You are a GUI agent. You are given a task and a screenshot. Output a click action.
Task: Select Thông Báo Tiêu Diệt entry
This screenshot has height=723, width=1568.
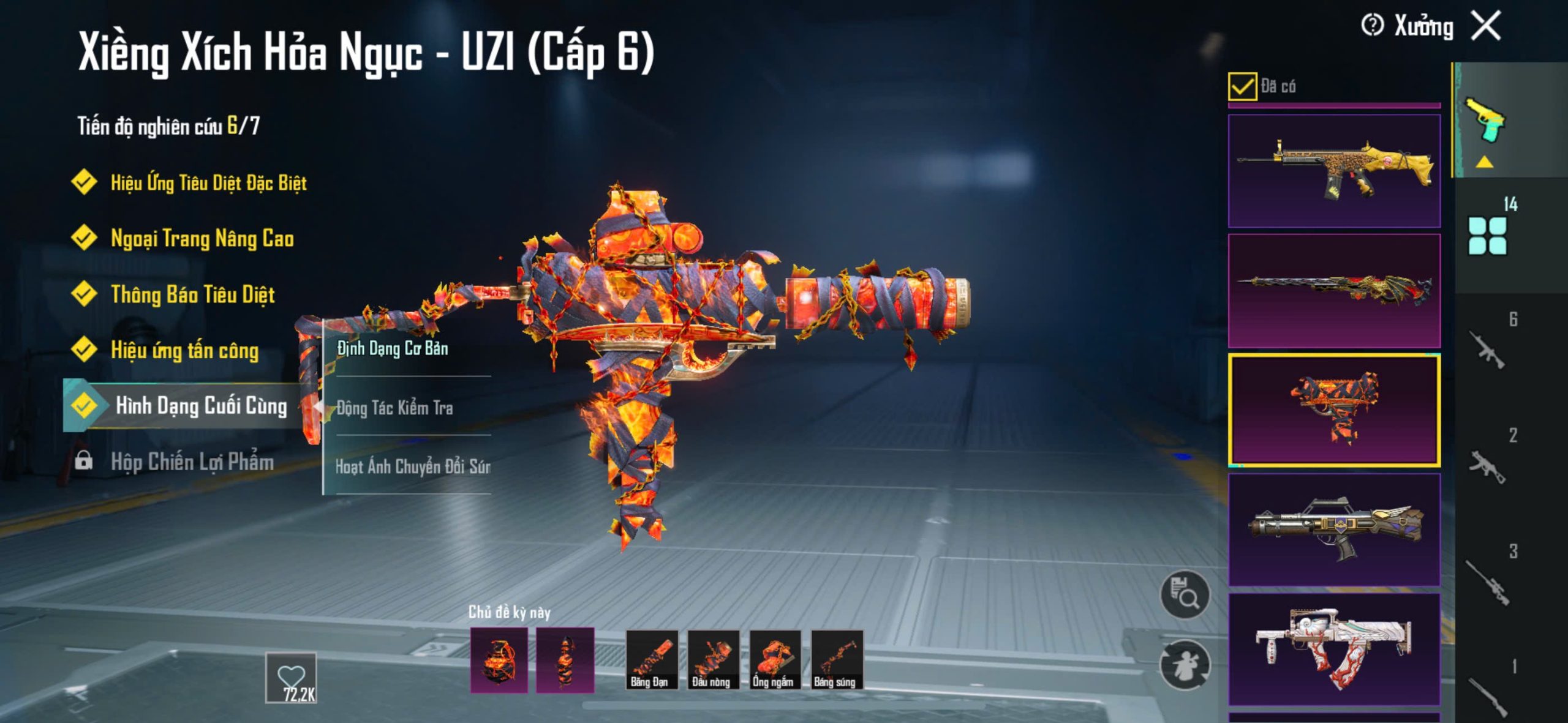point(192,294)
